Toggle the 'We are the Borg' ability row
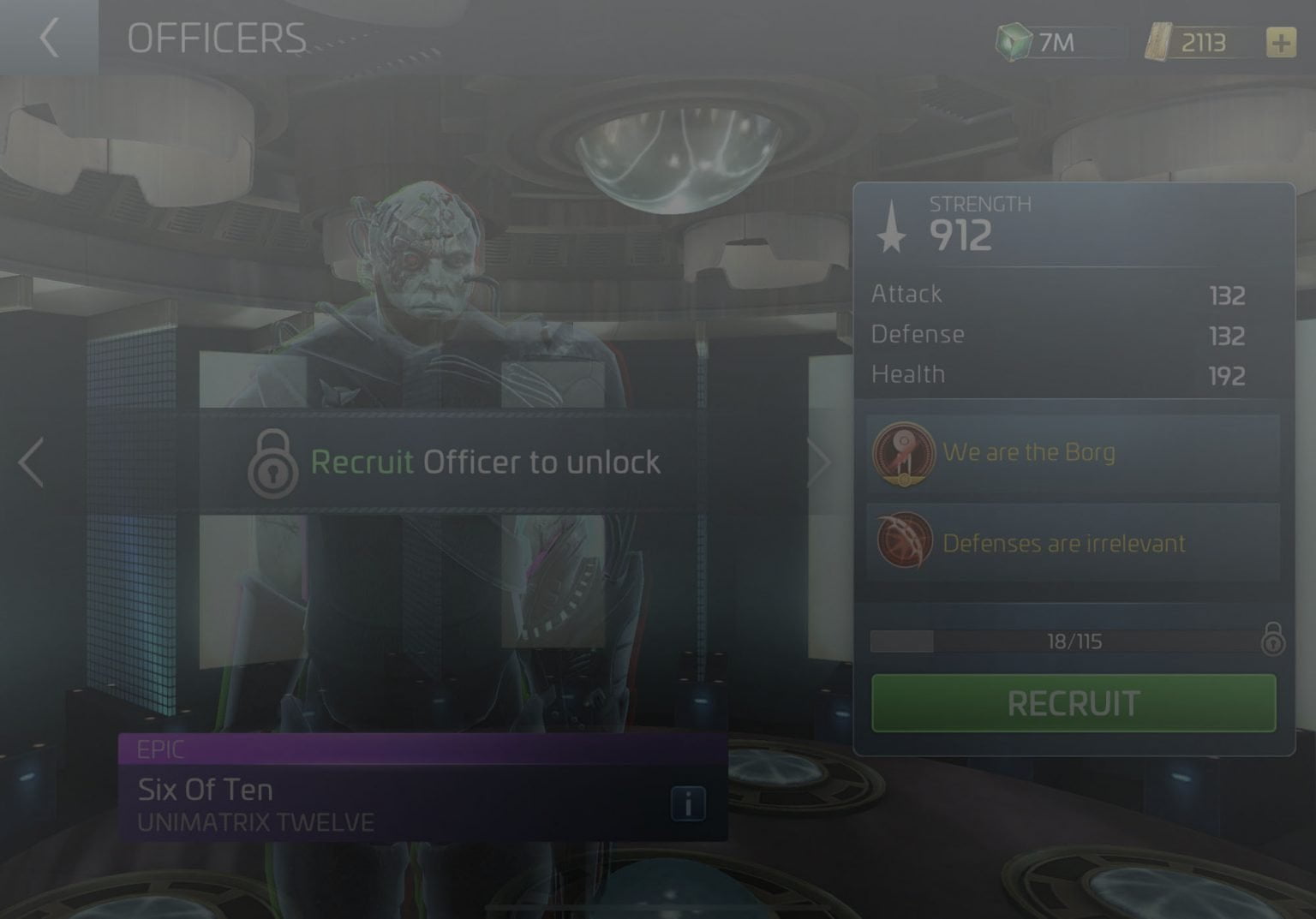 tap(1071, 453)
